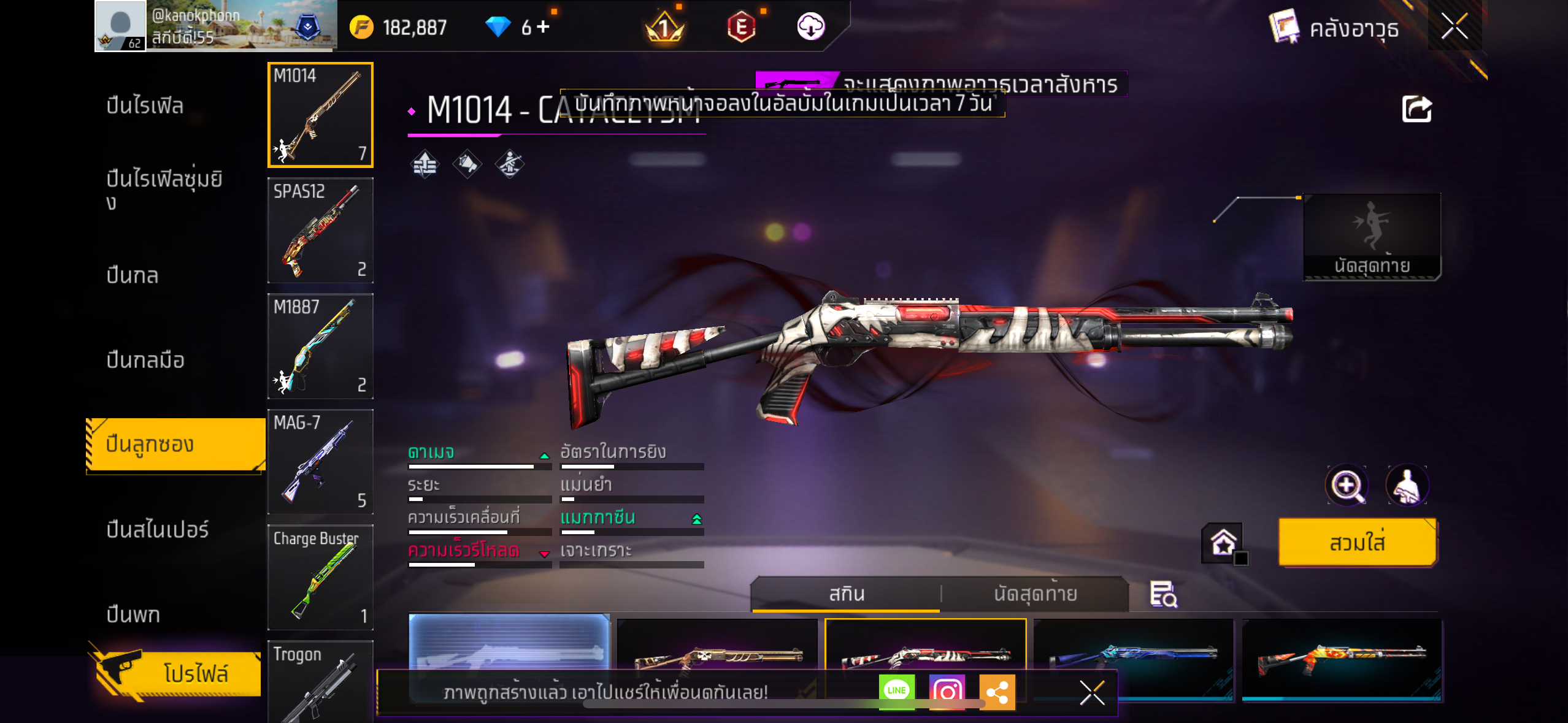Screen dimensions: 1568x723
Task: Select the MAG-7 weapon slot
Action: [x=320, y=462]
